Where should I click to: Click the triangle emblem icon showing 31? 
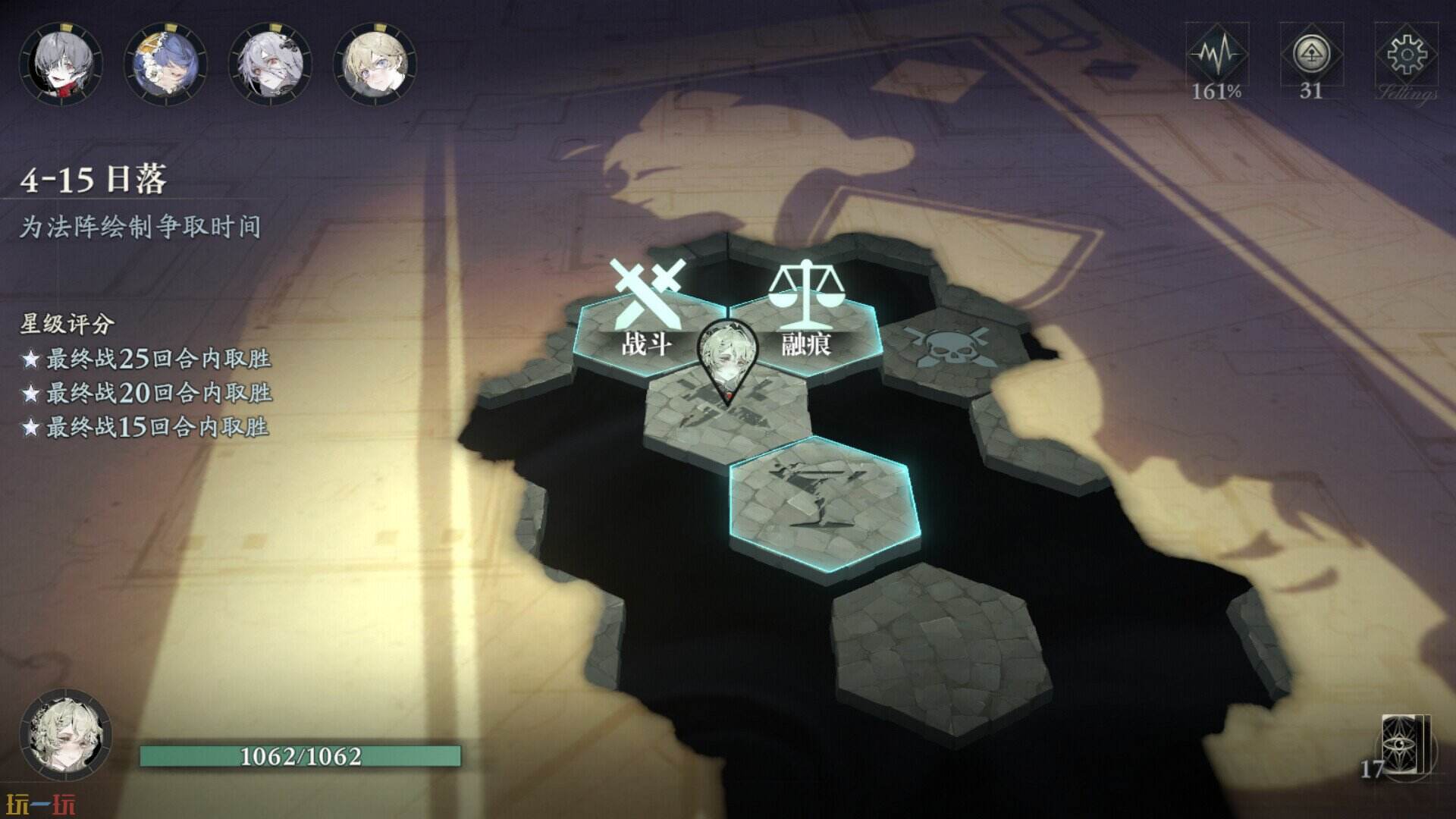(1311, 57)
